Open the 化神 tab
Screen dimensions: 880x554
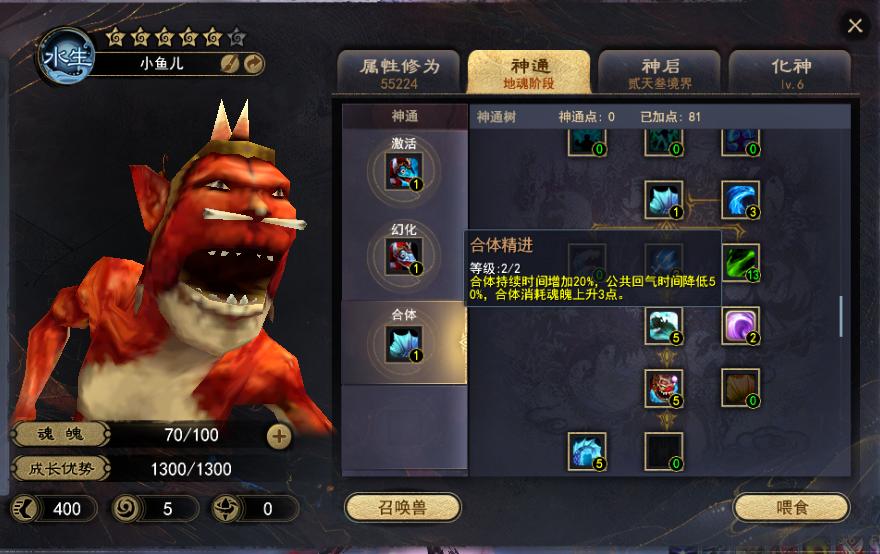(790, 73)
